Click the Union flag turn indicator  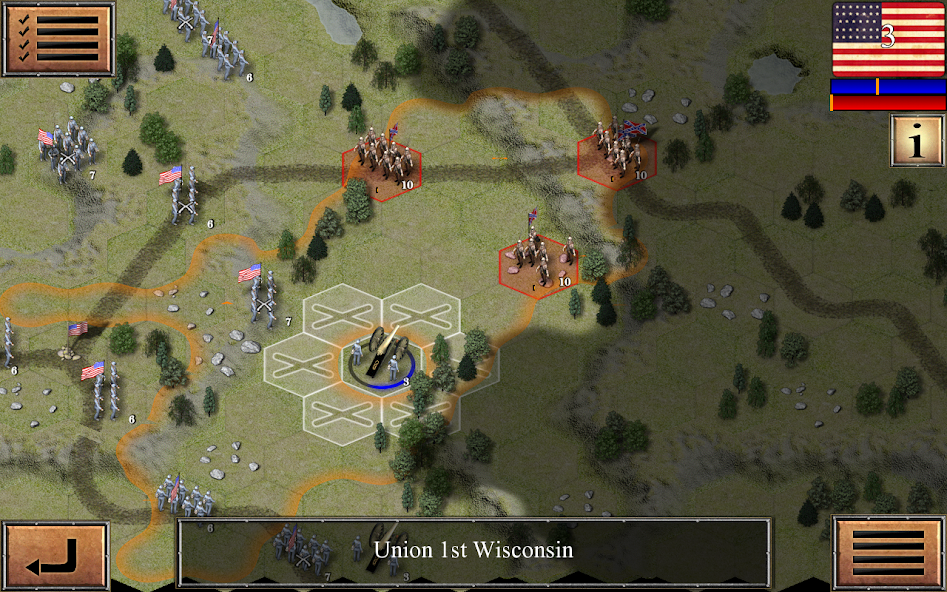click(x=888, y=39)
